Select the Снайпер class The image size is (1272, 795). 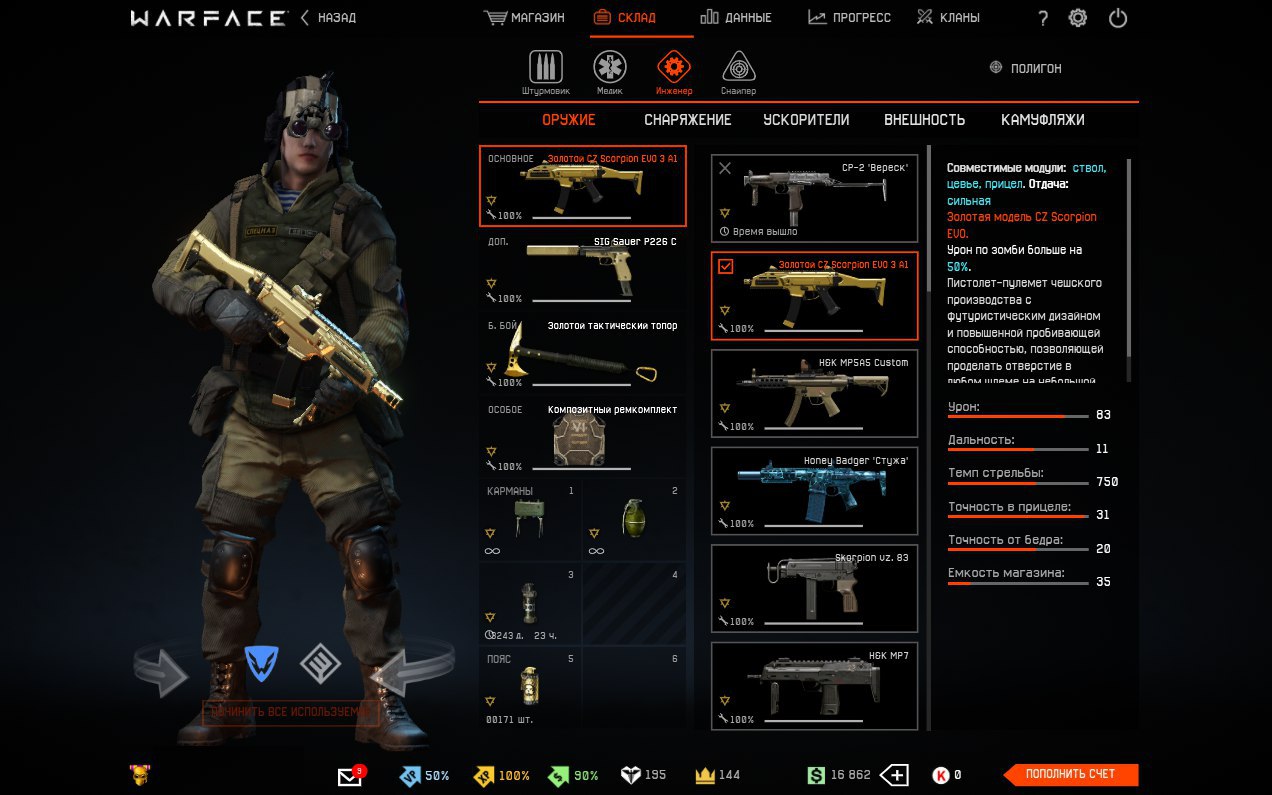click(x=738, y=72)
